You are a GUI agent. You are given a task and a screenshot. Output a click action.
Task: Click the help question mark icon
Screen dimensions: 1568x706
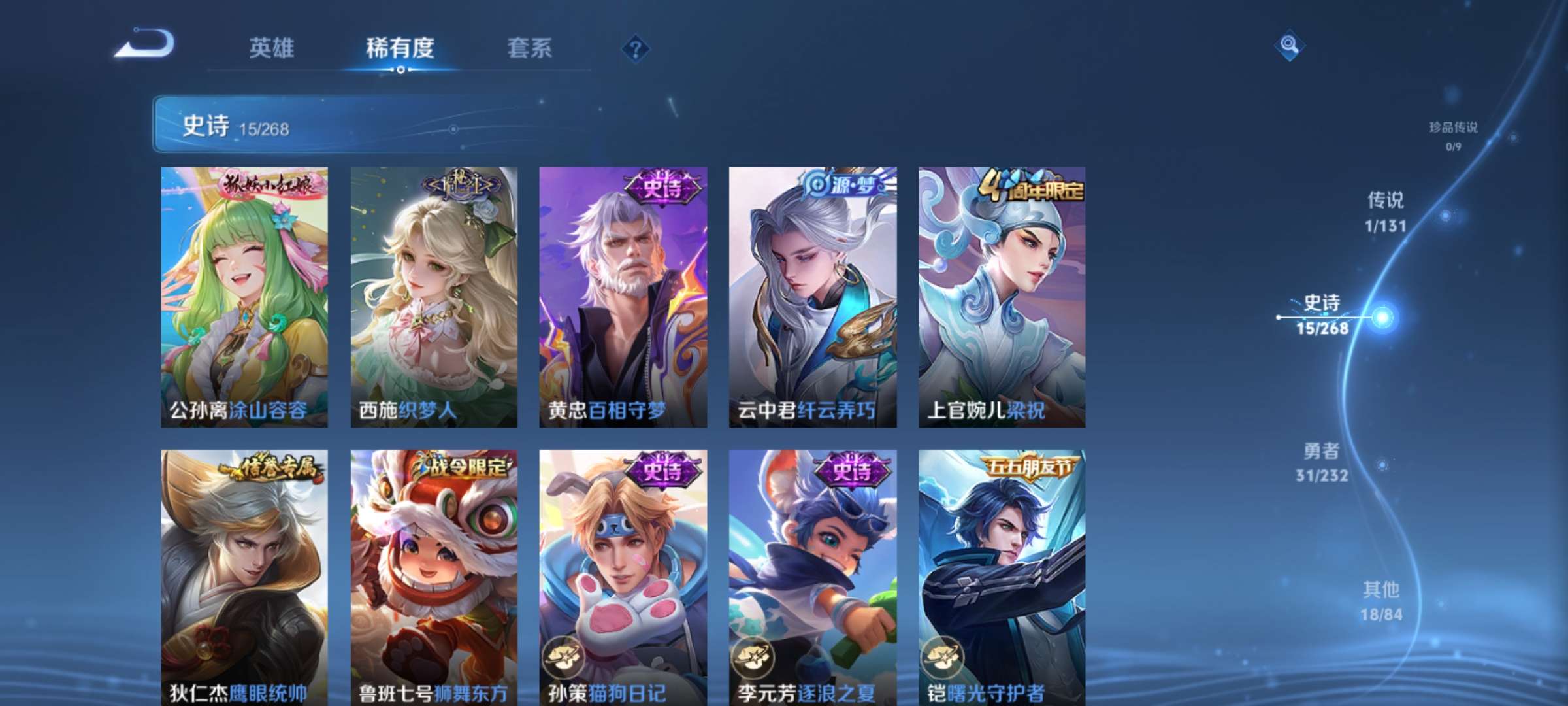point(636,48)
